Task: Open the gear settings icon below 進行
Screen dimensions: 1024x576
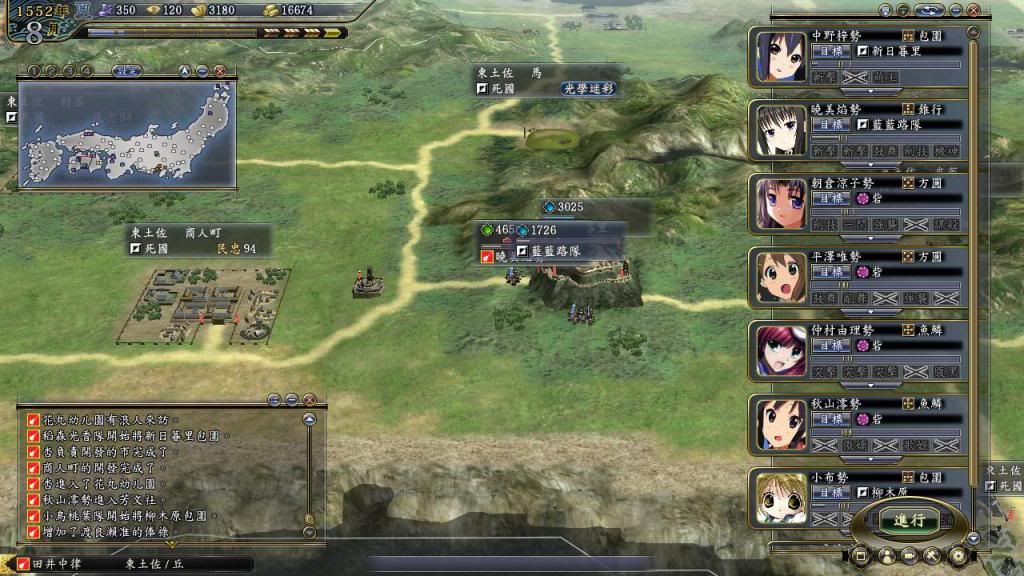Action: 958,555
